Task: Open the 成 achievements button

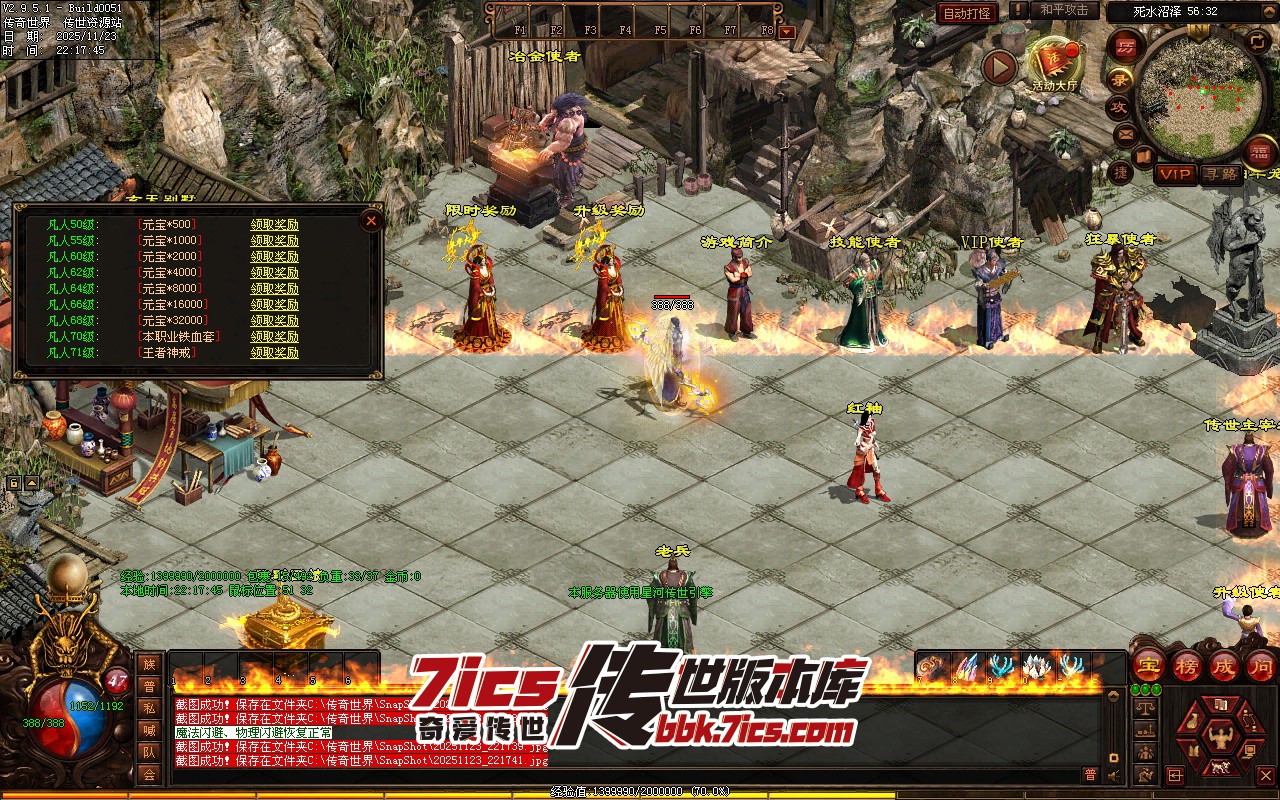Action: (x=1224, y=665)
